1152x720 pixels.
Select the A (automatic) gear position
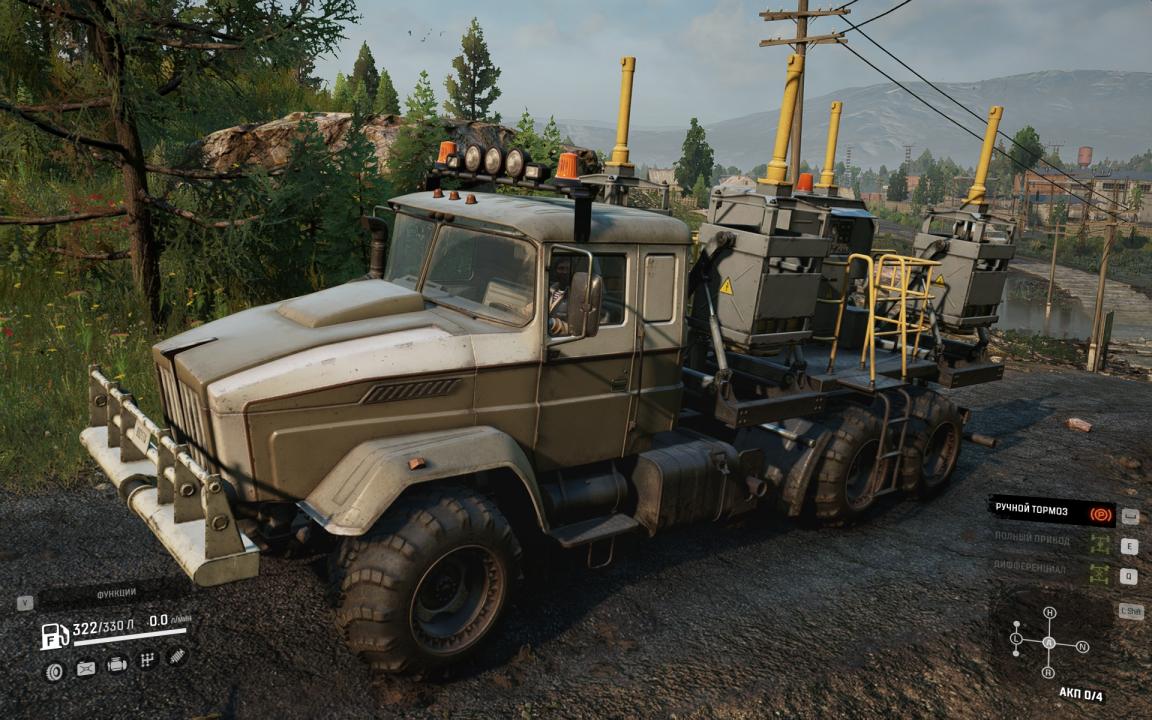click(x=1049, y=642)
